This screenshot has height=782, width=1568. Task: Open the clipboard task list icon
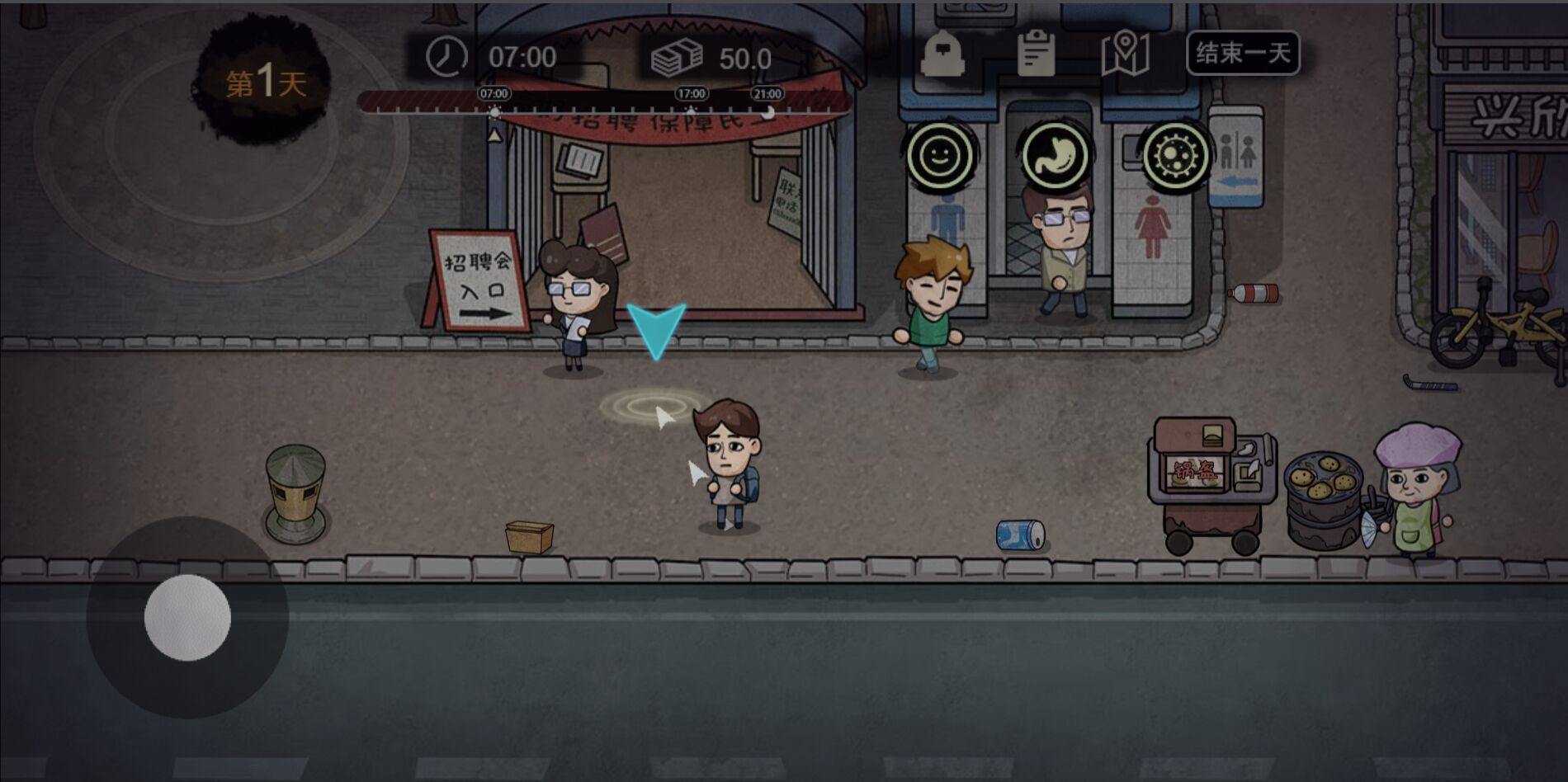[x=1037, y=53]
